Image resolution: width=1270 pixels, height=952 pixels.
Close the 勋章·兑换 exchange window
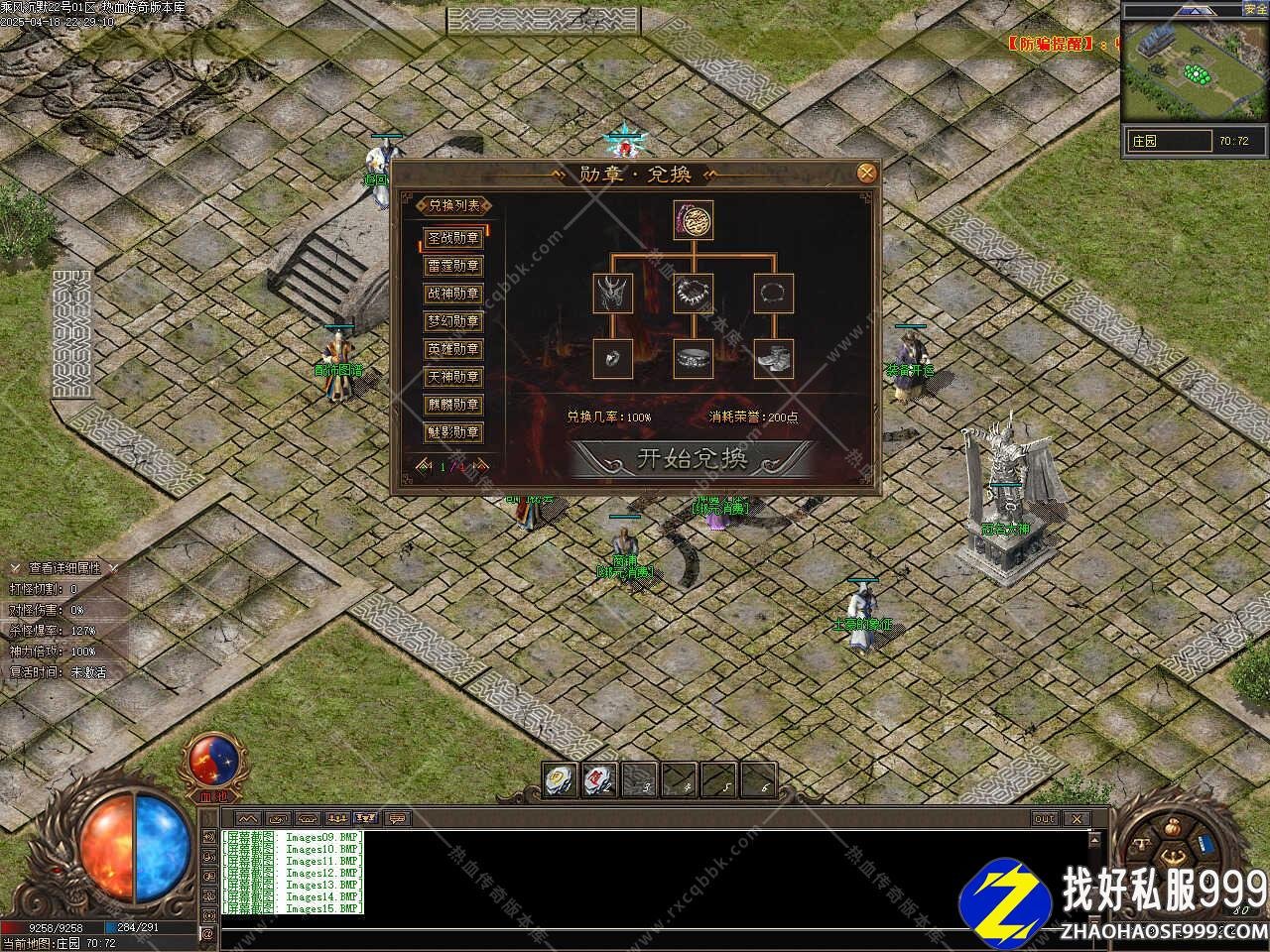point(866,173)
